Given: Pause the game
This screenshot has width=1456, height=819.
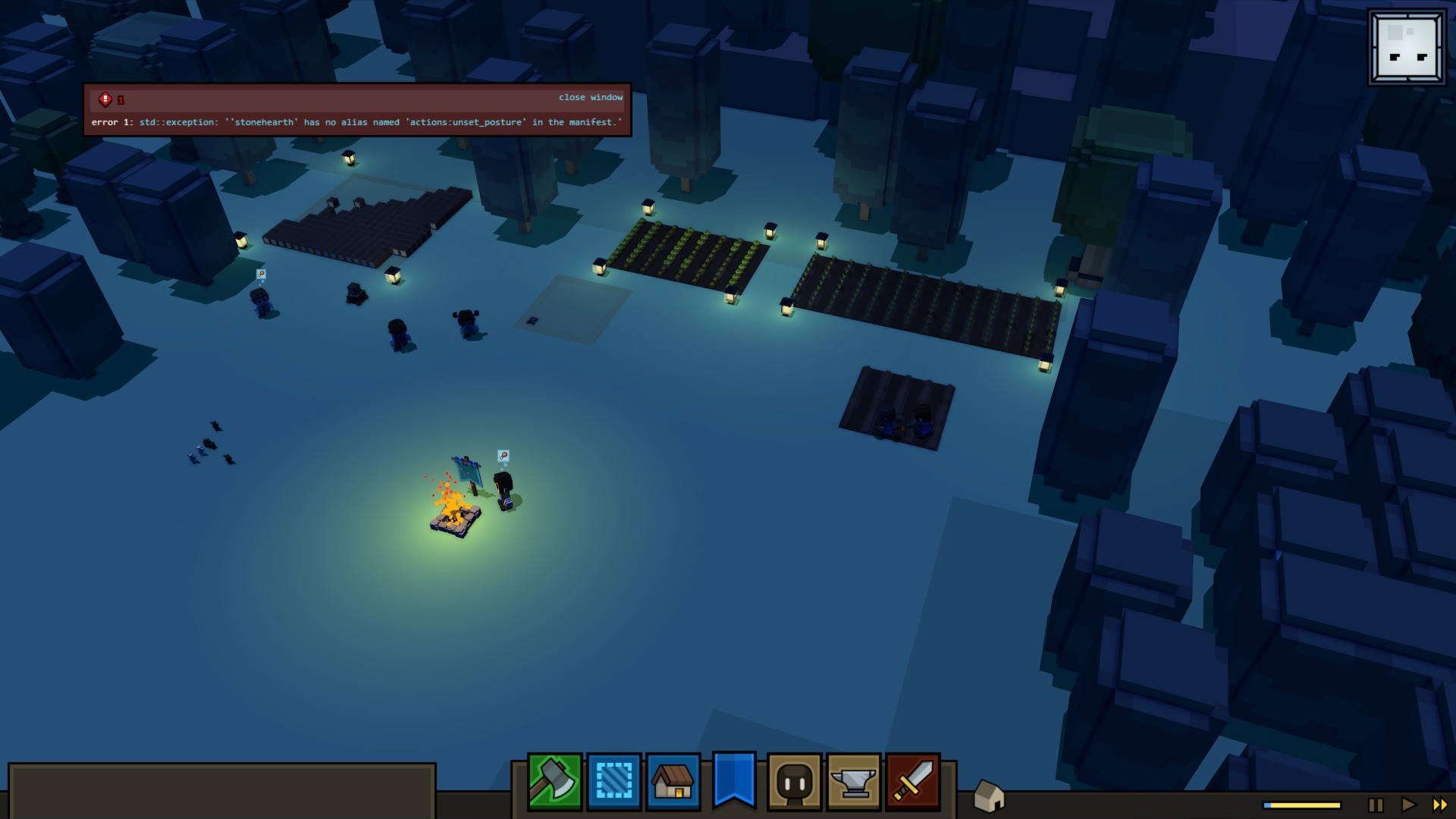Looking at the screenshot, I should 1376,805.
